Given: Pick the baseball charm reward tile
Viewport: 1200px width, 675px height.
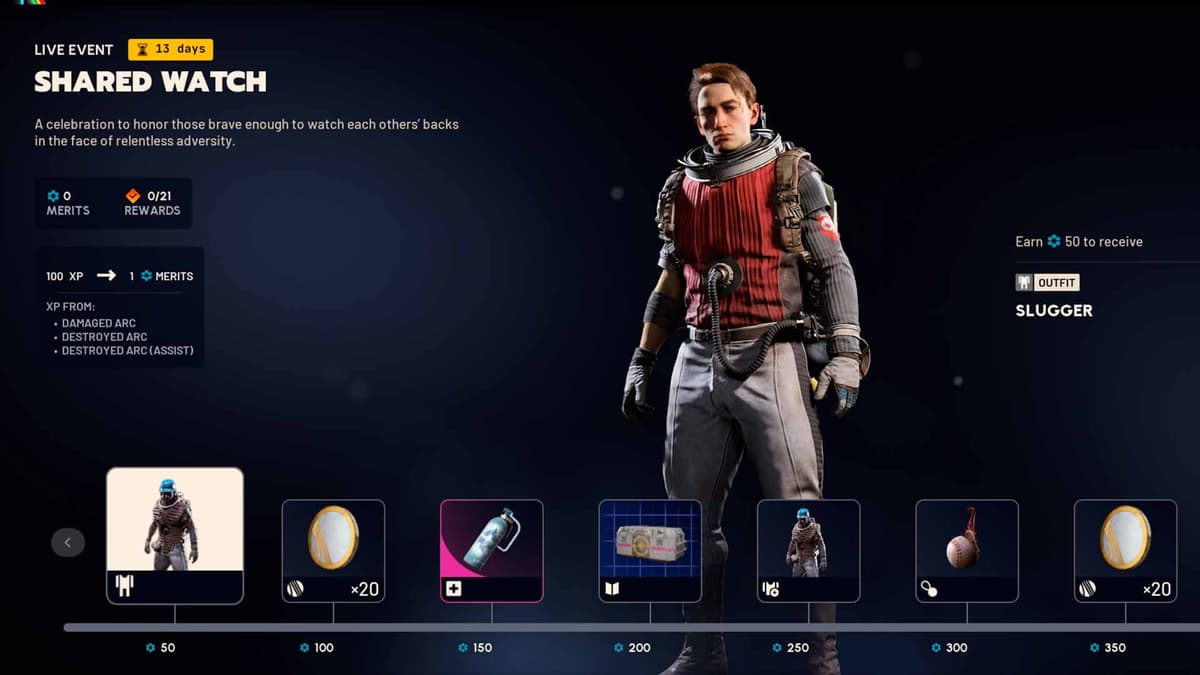Looking at the screenshot, I should point(967,550).
